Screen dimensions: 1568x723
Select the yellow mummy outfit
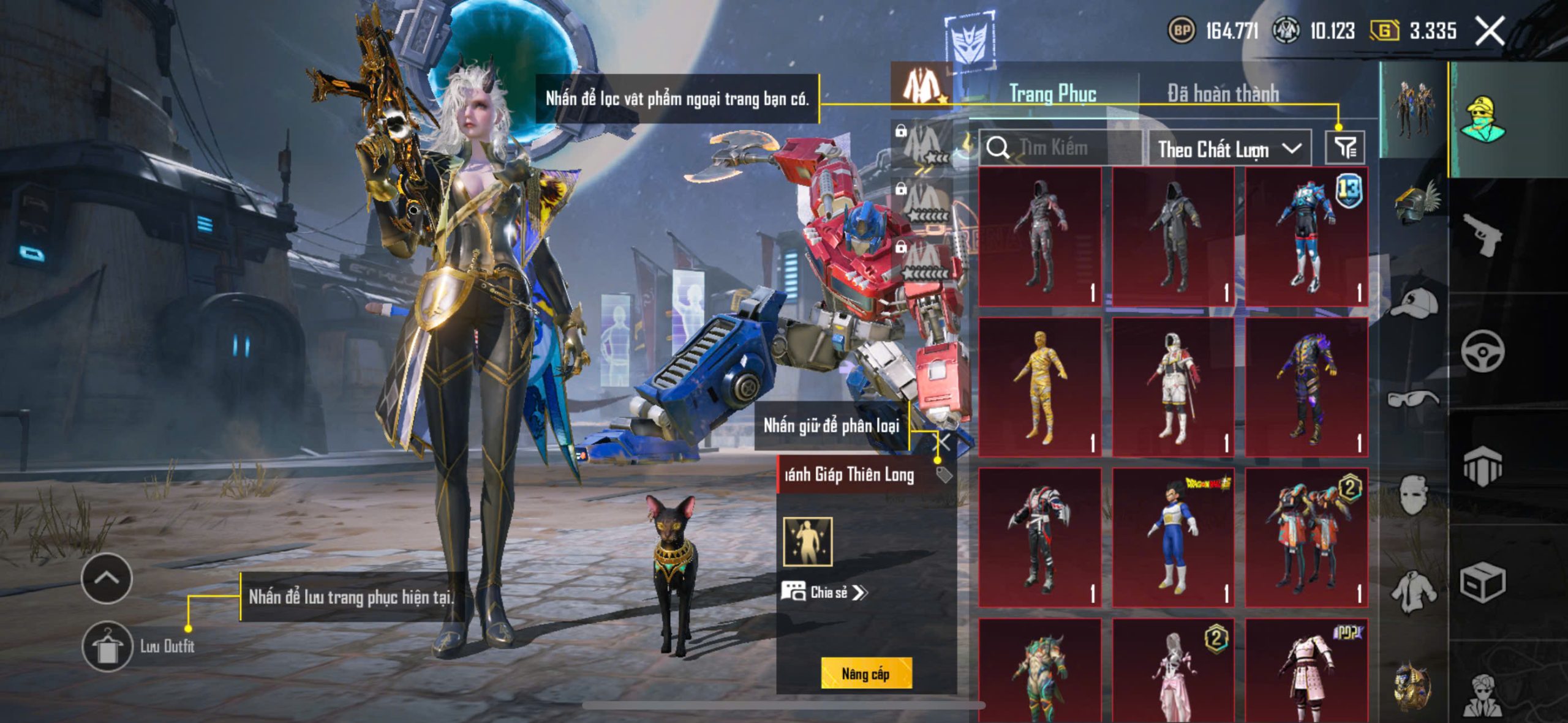(1039, 387)
